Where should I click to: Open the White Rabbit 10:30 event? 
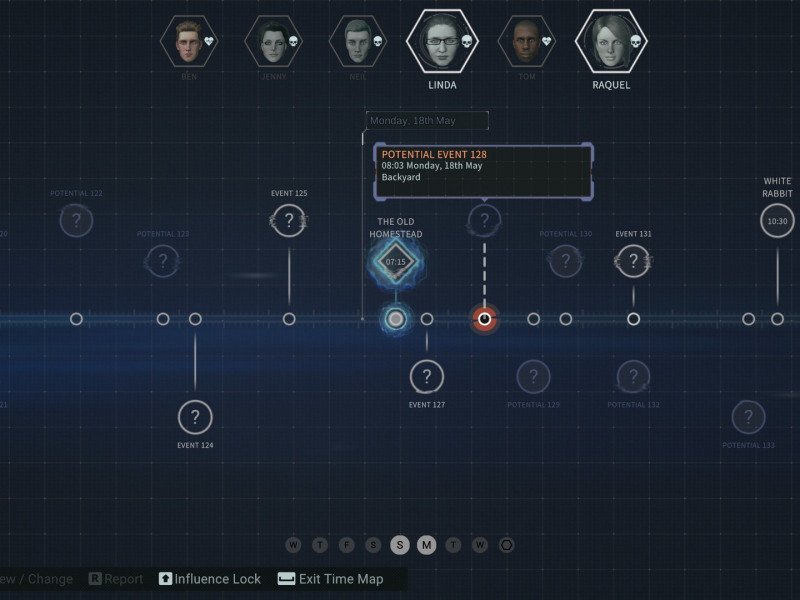777,220
